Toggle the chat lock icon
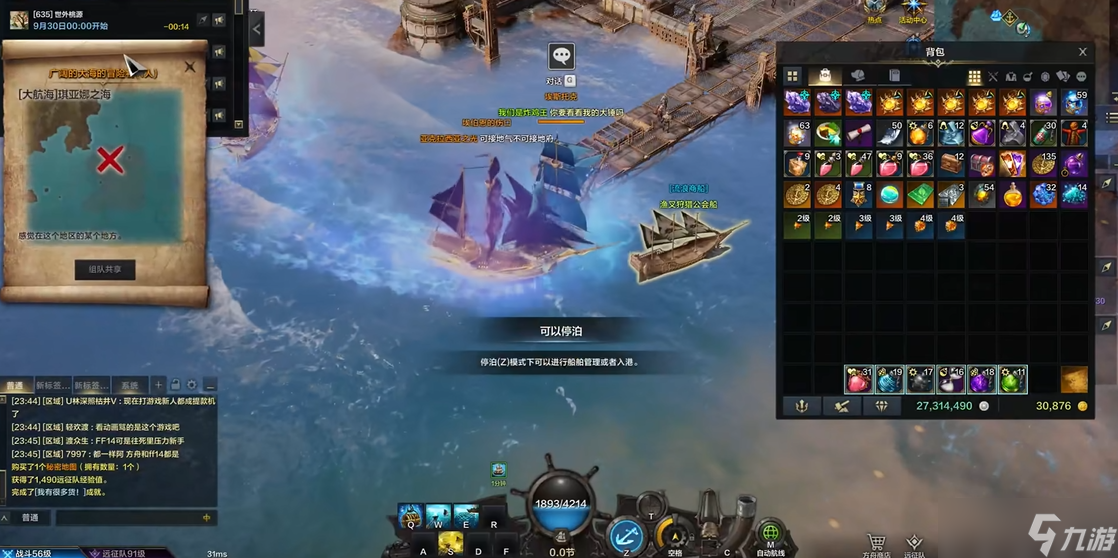This screenshot has height=558, width=1118. pyautogui.click(x=175, y=385)
